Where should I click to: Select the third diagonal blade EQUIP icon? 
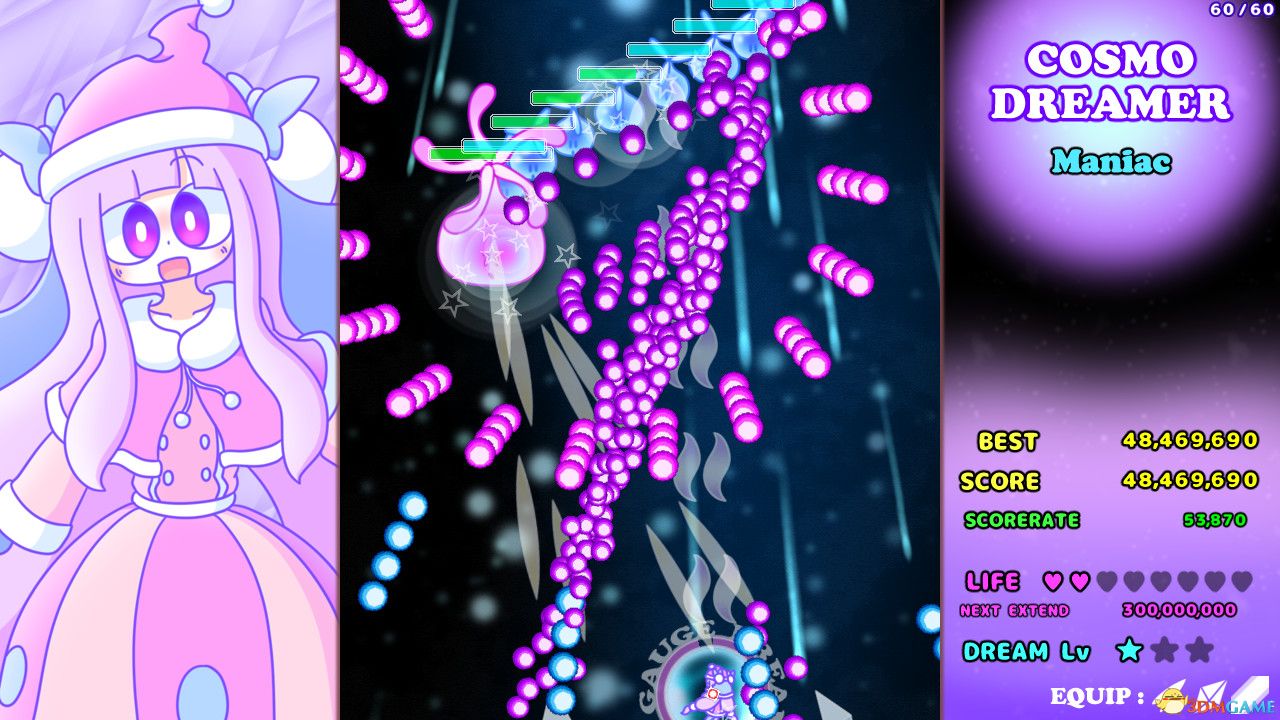point(1252,689)
